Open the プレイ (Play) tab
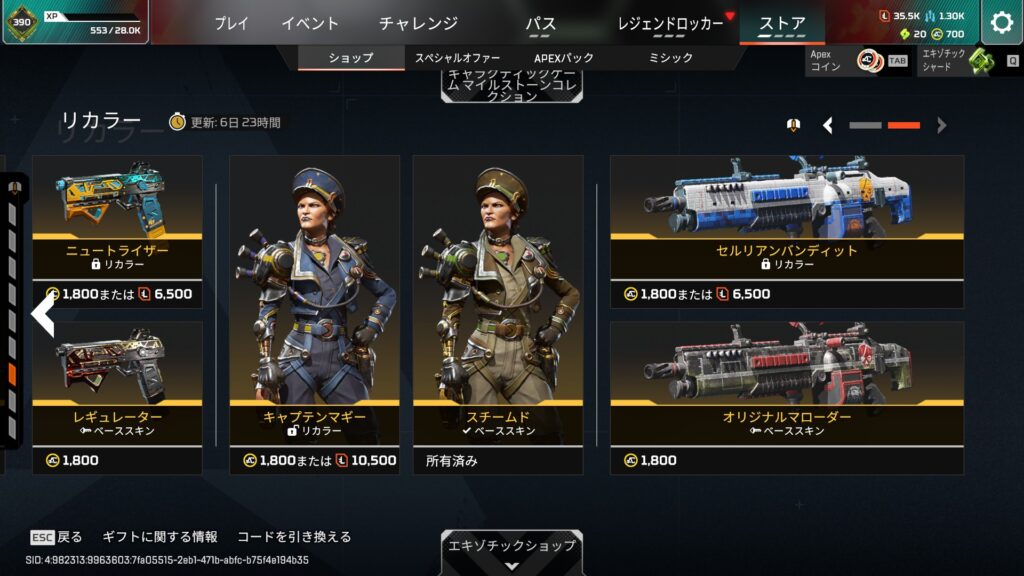Viewport: 1024px width, 576px height. [231, 23]
